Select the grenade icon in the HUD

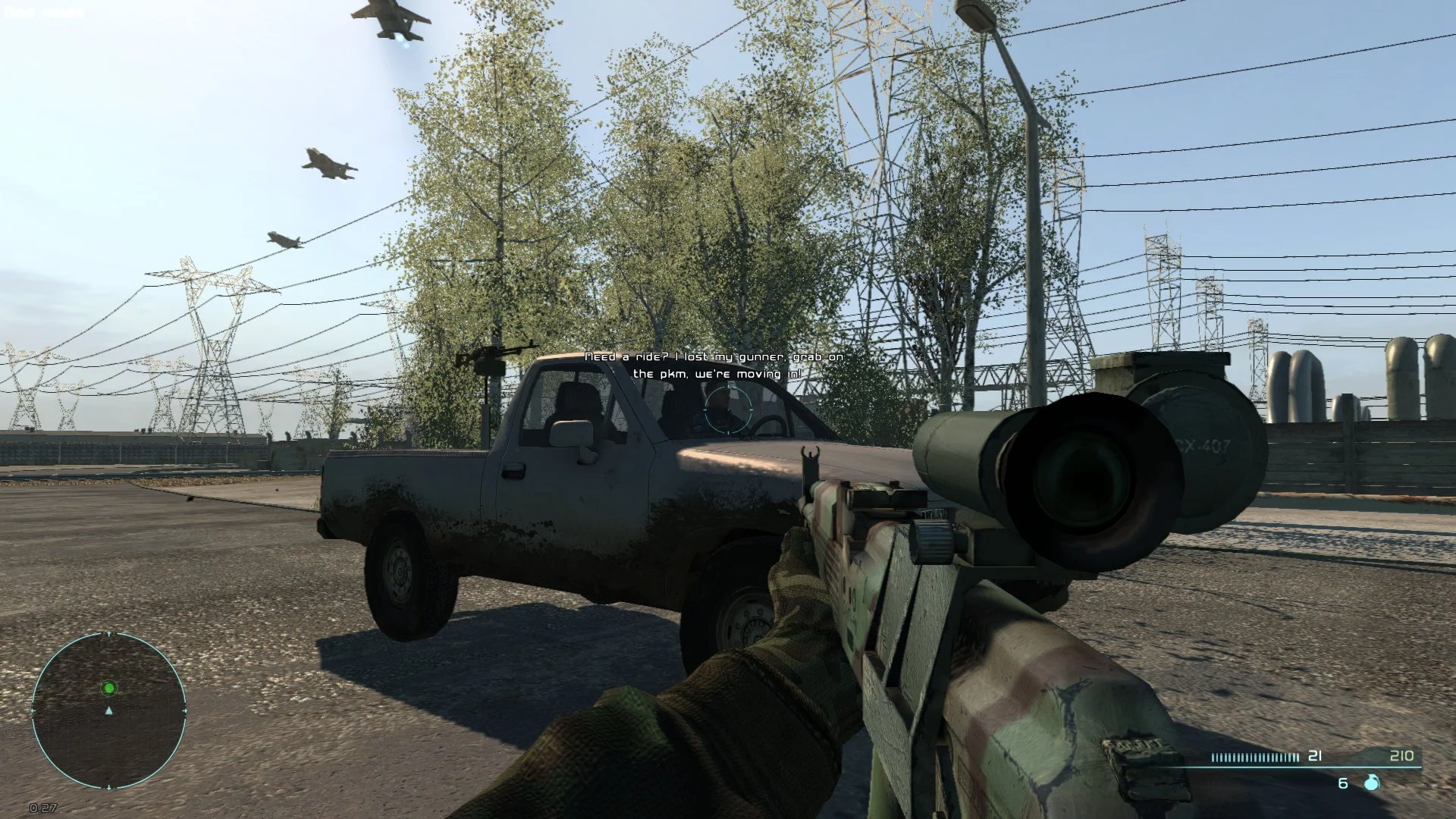tap(1371, 783)
